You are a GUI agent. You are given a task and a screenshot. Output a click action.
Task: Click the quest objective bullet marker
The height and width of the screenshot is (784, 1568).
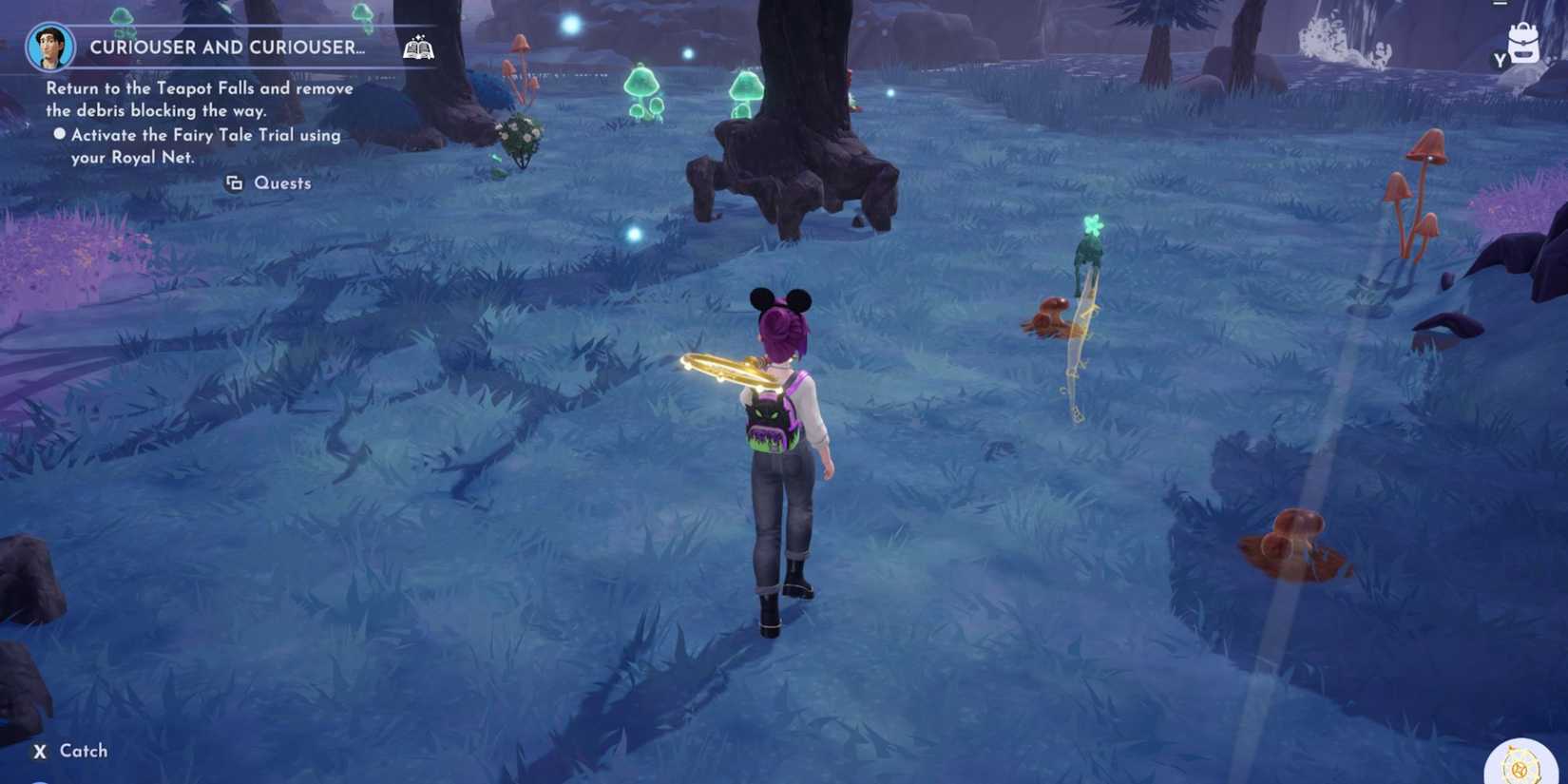coord(59,134)
